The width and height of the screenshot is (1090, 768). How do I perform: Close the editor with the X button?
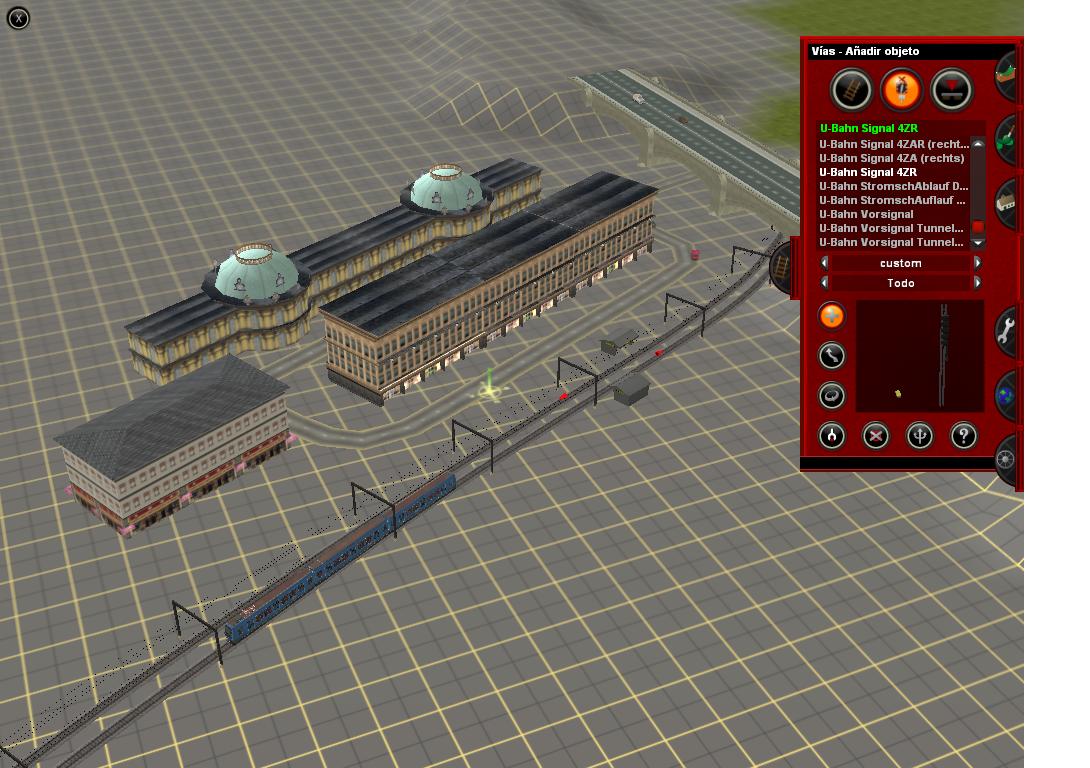pyautogui.click(x=18, y=17)
